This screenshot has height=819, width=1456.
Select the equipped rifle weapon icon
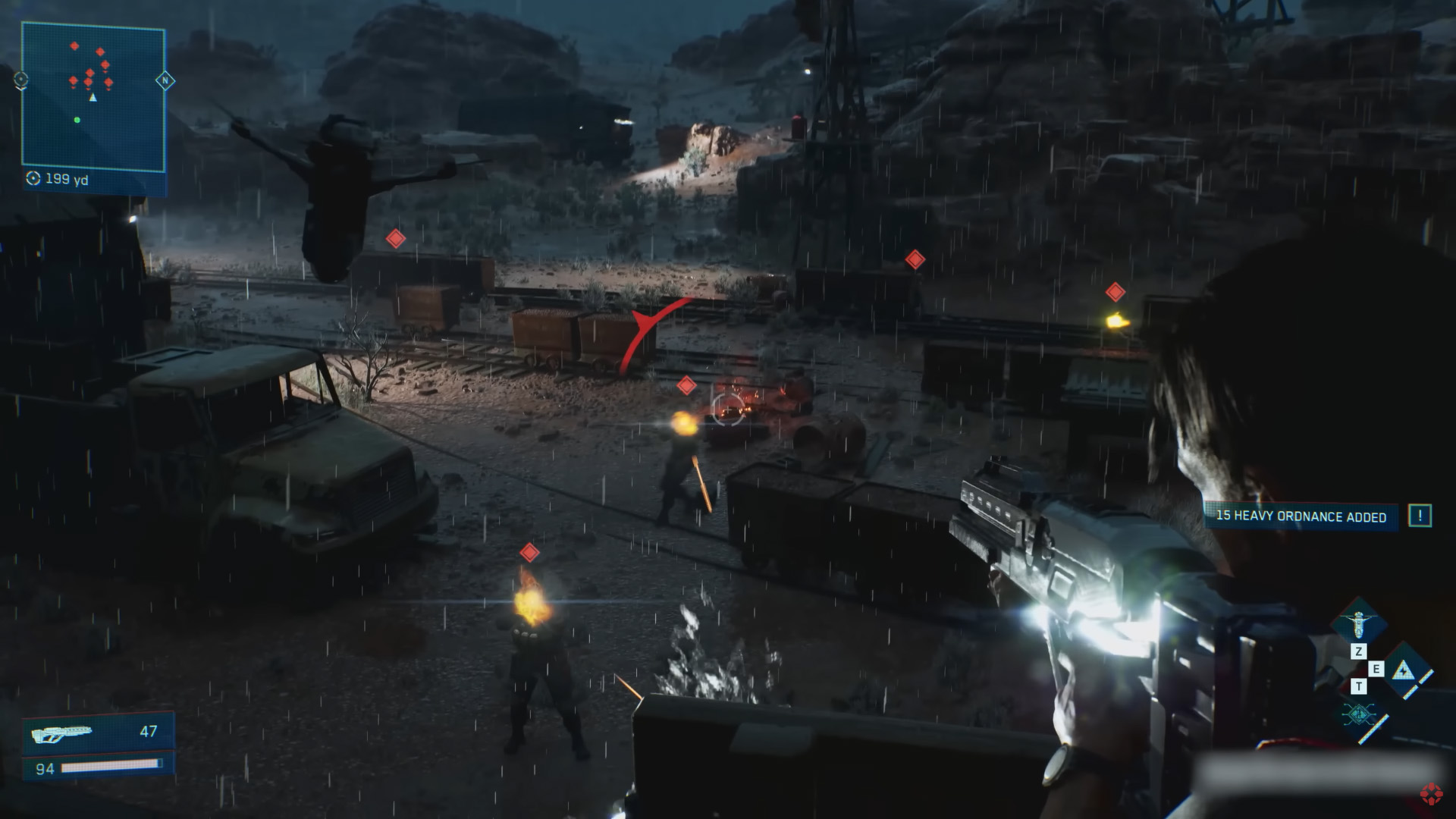point(61,733)
